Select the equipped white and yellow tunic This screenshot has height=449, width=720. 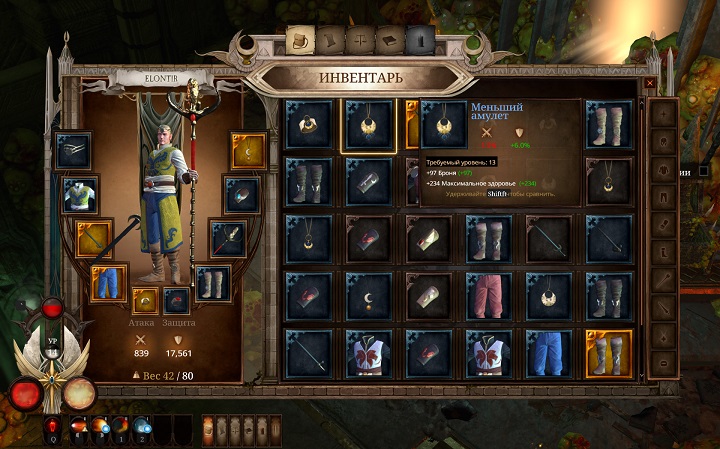click(80, 195)
